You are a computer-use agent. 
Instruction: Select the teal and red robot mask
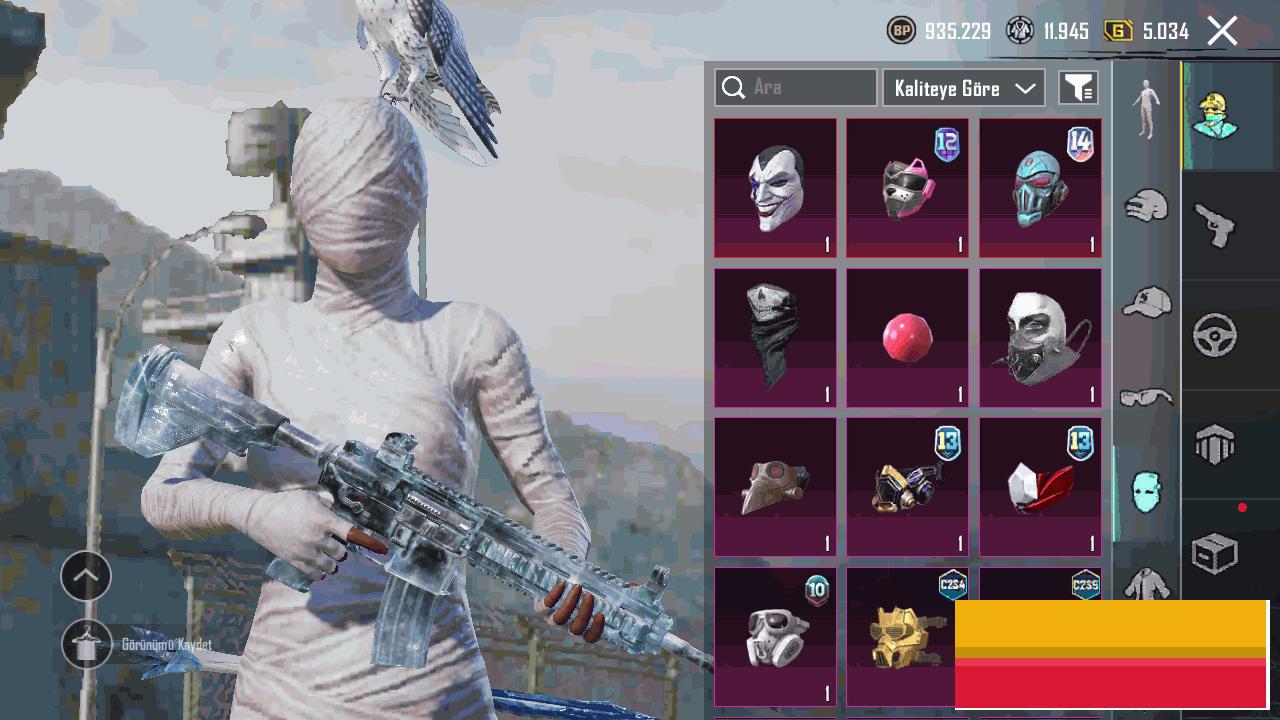(x=1040, y=188)
